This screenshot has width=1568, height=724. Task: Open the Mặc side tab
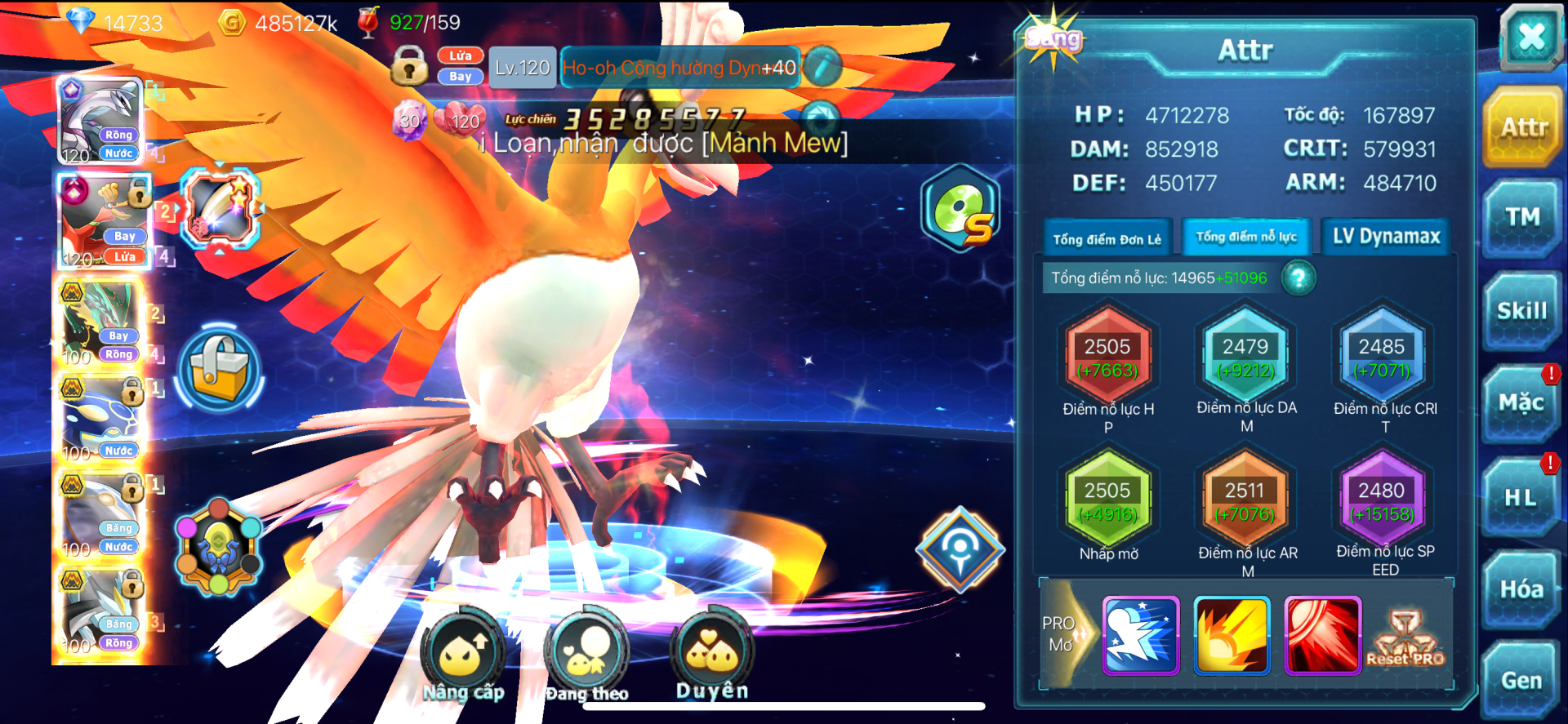pyautogui.click(x=1521, y=403)
